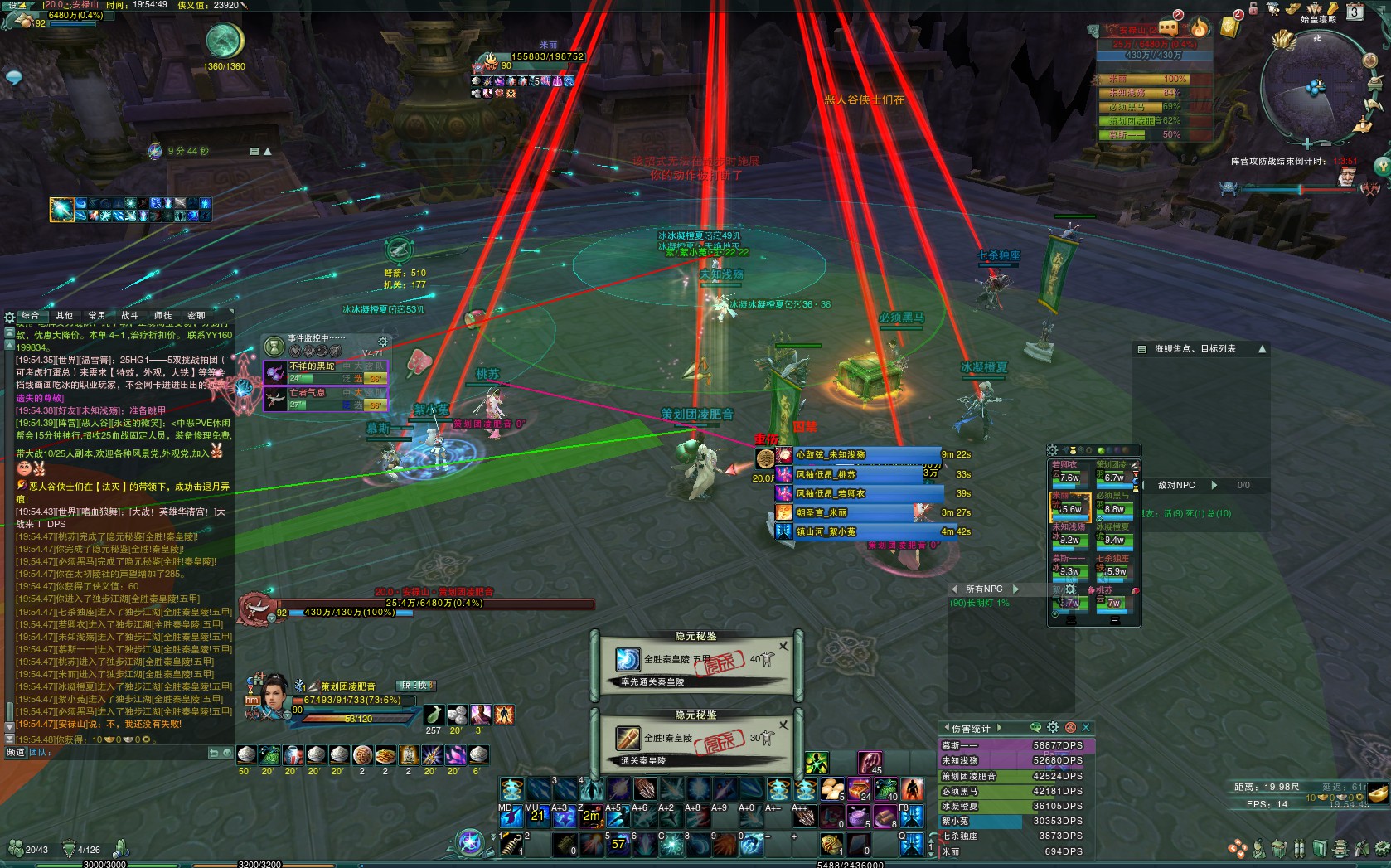The image size is (1391, 868).
Task: Switch 敌对NPC list with right arrow
Action: 1214,485
